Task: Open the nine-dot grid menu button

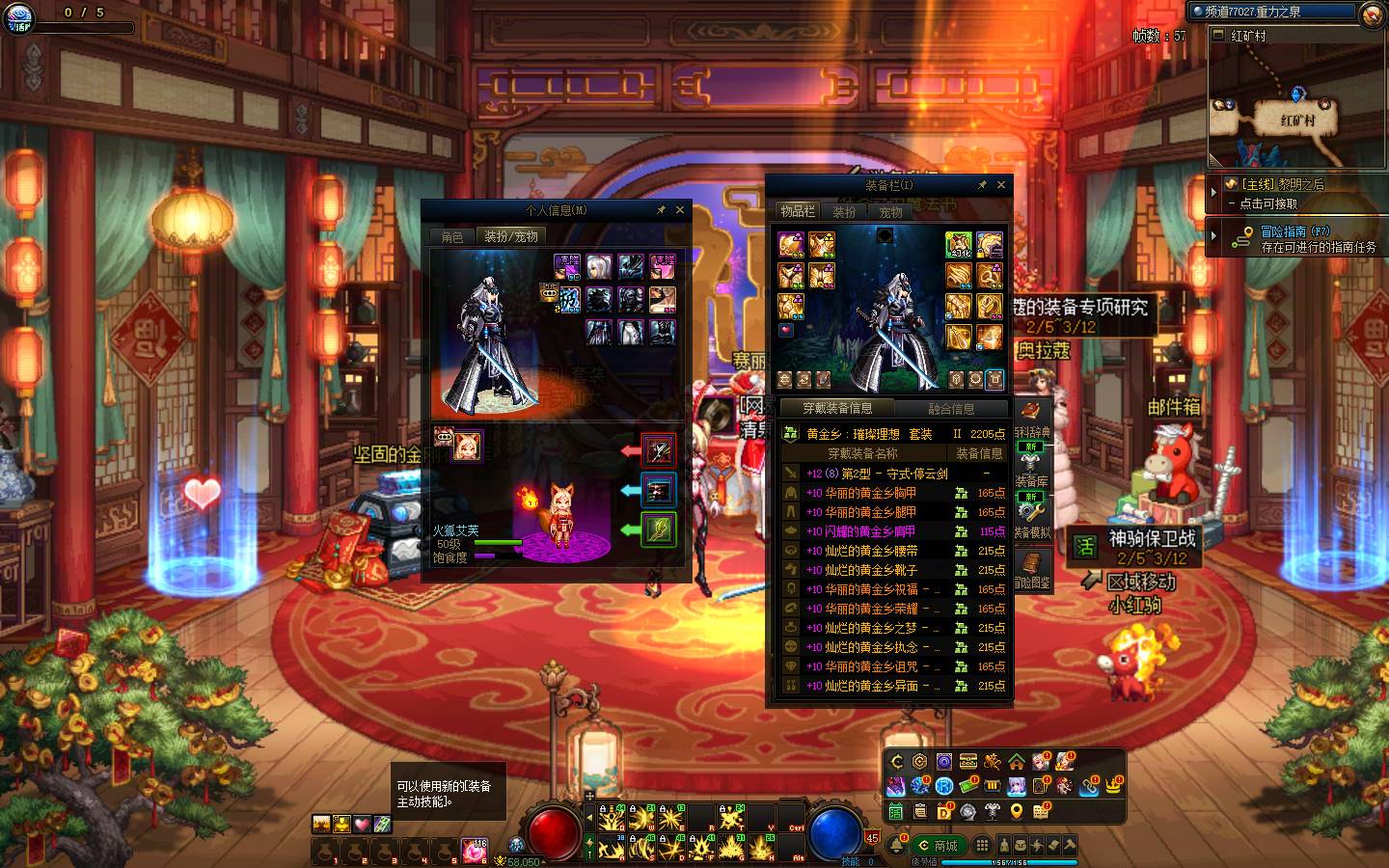Action: [981, 846]
